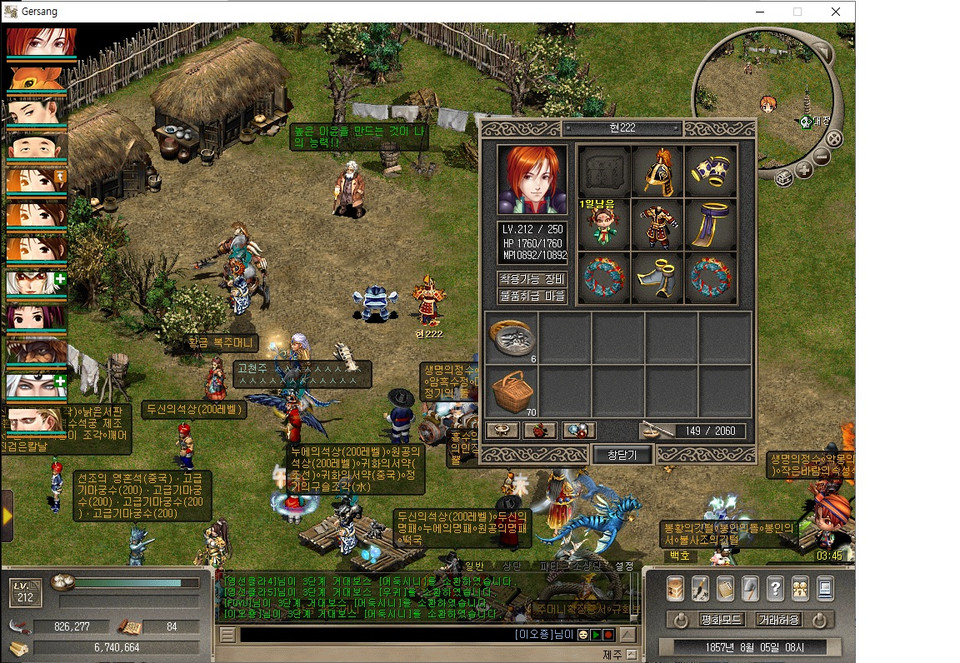Choose the purple belt equipment slot
This screenshot has height=663, width=960.
[710, 225]
